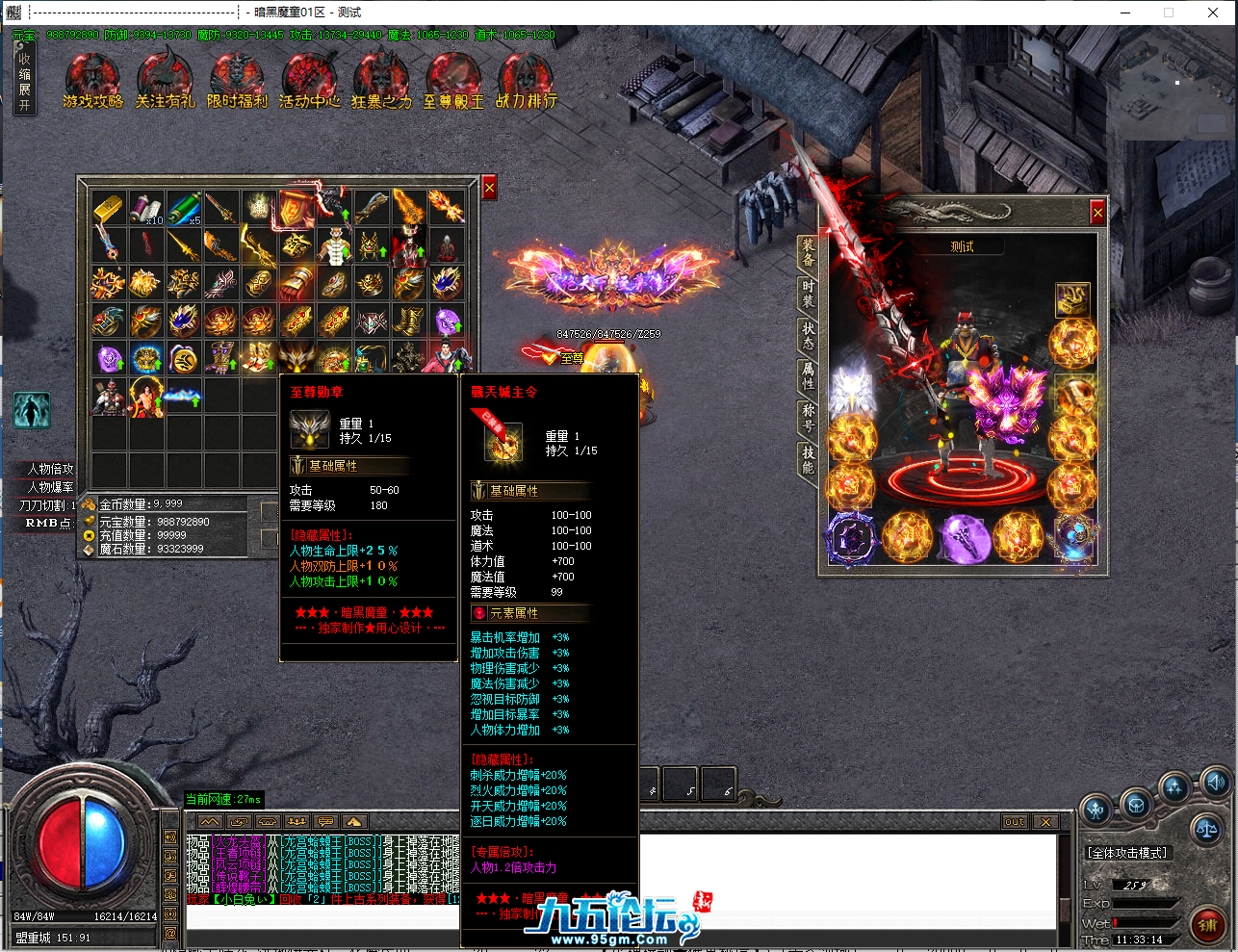Switch to the 时装 fashion tab
This screenshot has width=1238, height=952.
pyautogui.click(x=808, y=294)
